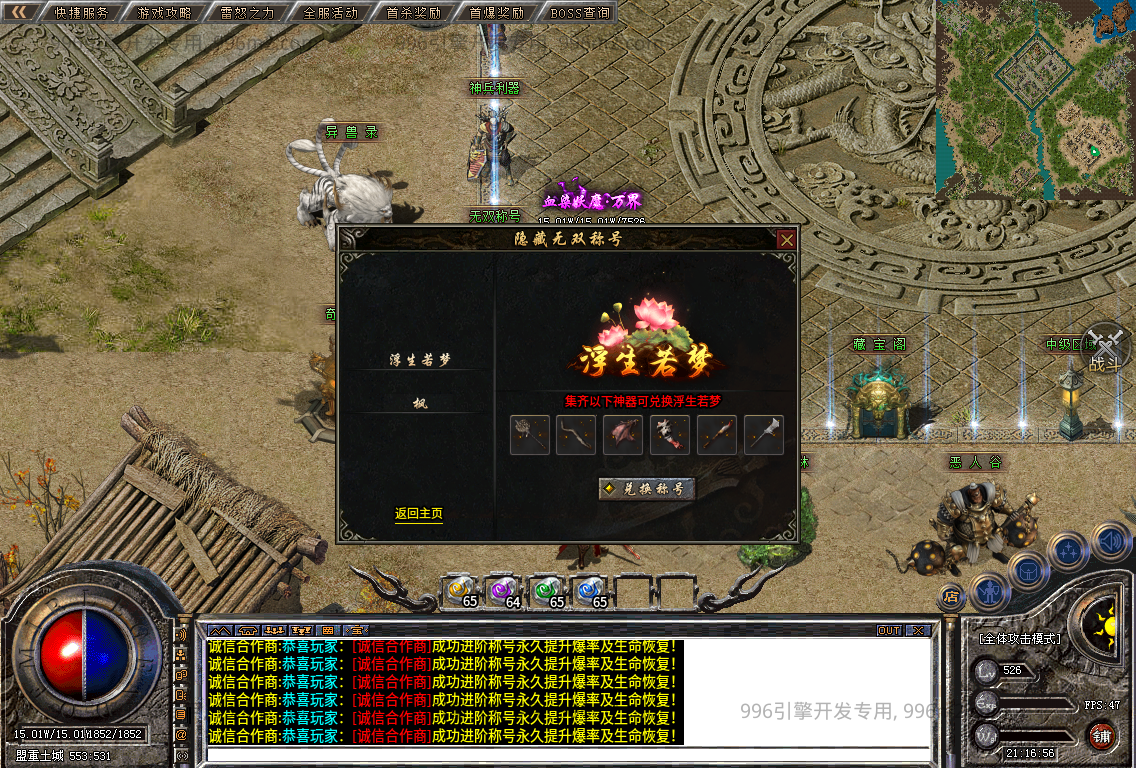Open the 游戏攻略 guide tab
This screenshot has width=1136, height=768.
point(164,13)
